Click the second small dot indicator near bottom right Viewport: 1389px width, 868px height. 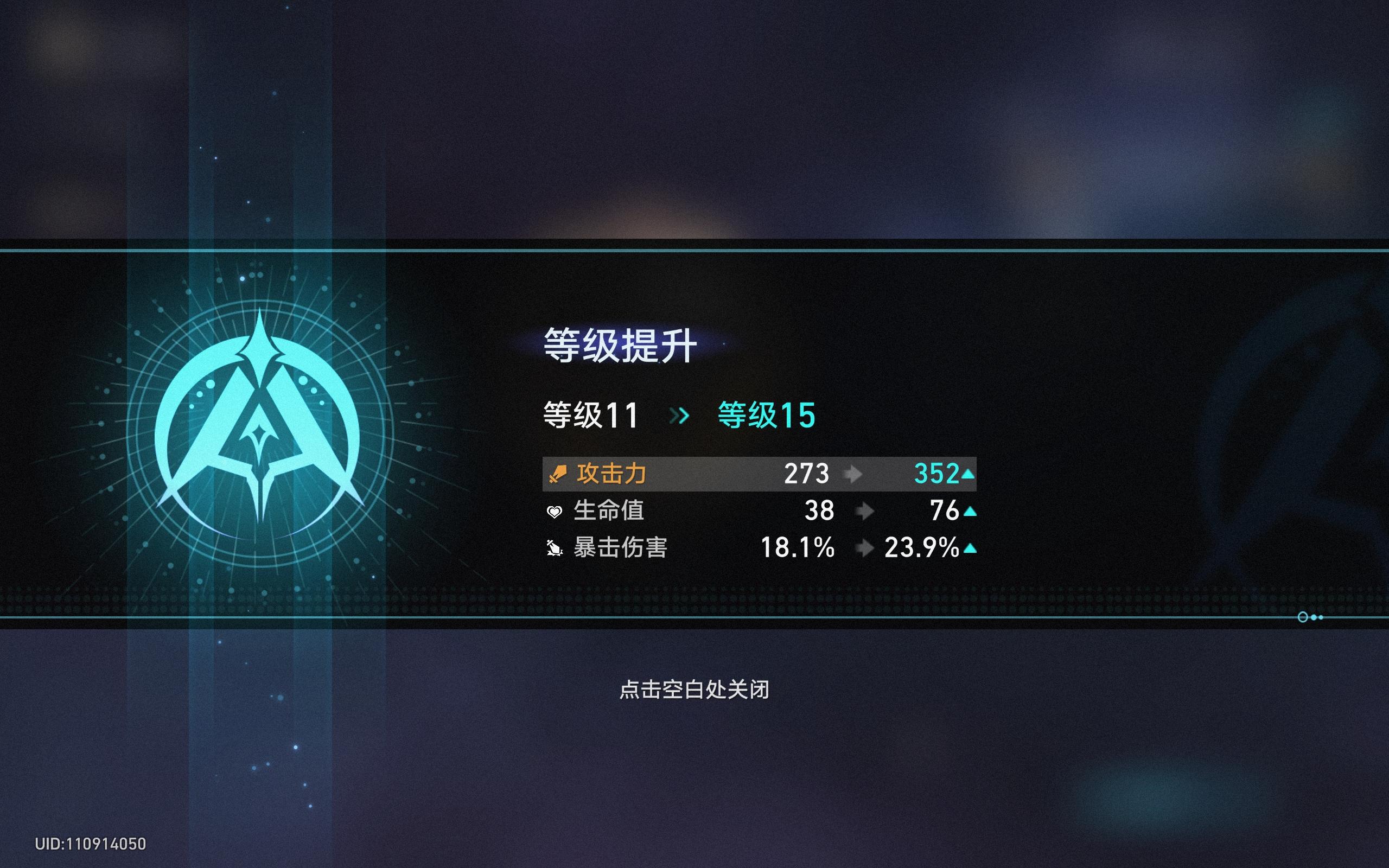(x=1322, y=618)
